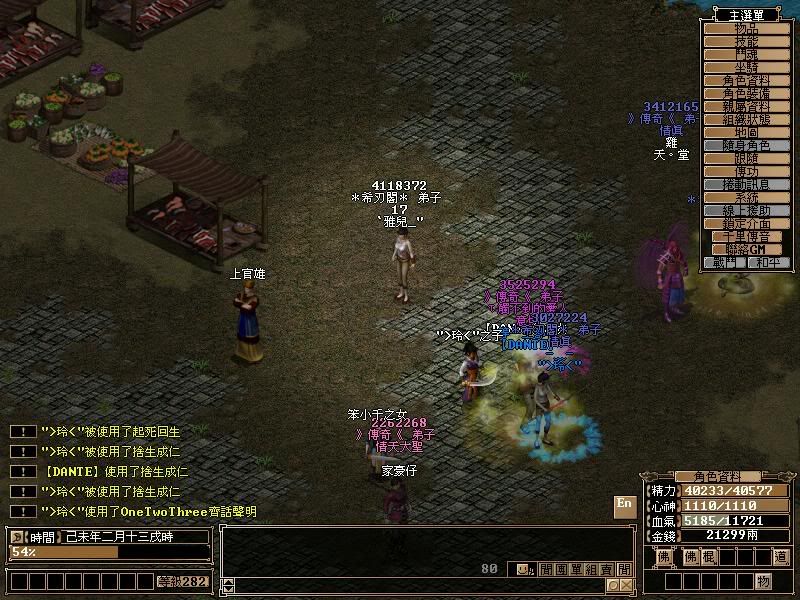The height and width of the screenshot is (600, 800).
Task: Show the 組織狀態 organization status
Action: [746, 119]
